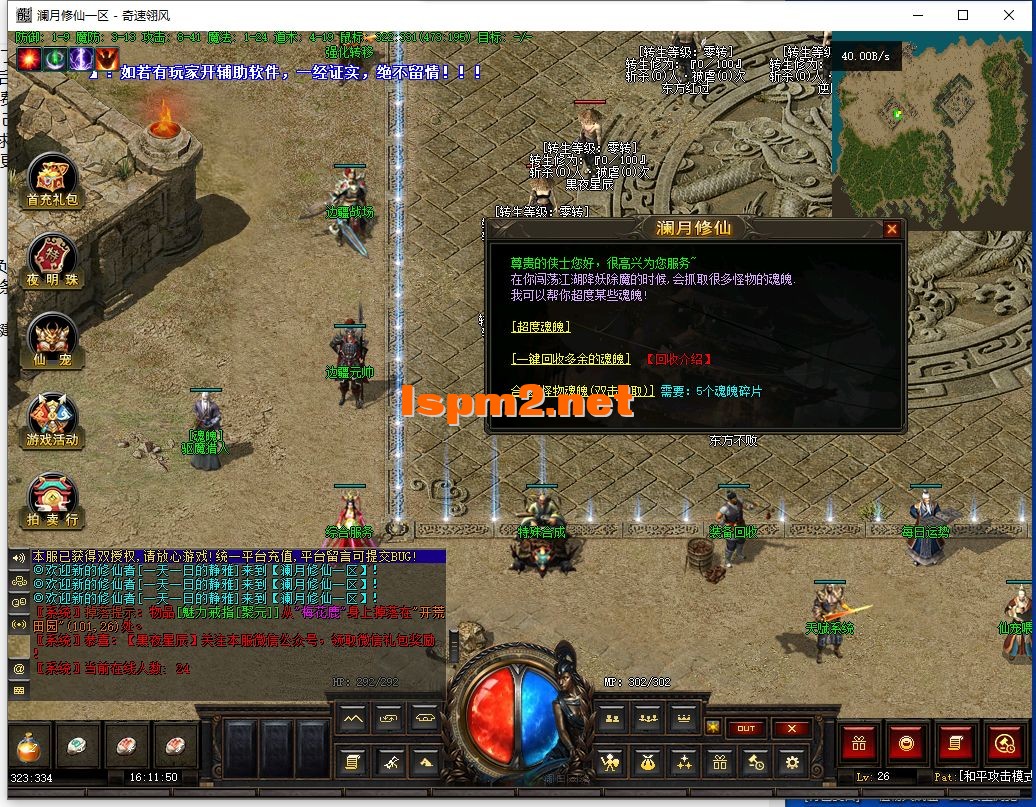Click the red scroll button

tap(955, 743)
